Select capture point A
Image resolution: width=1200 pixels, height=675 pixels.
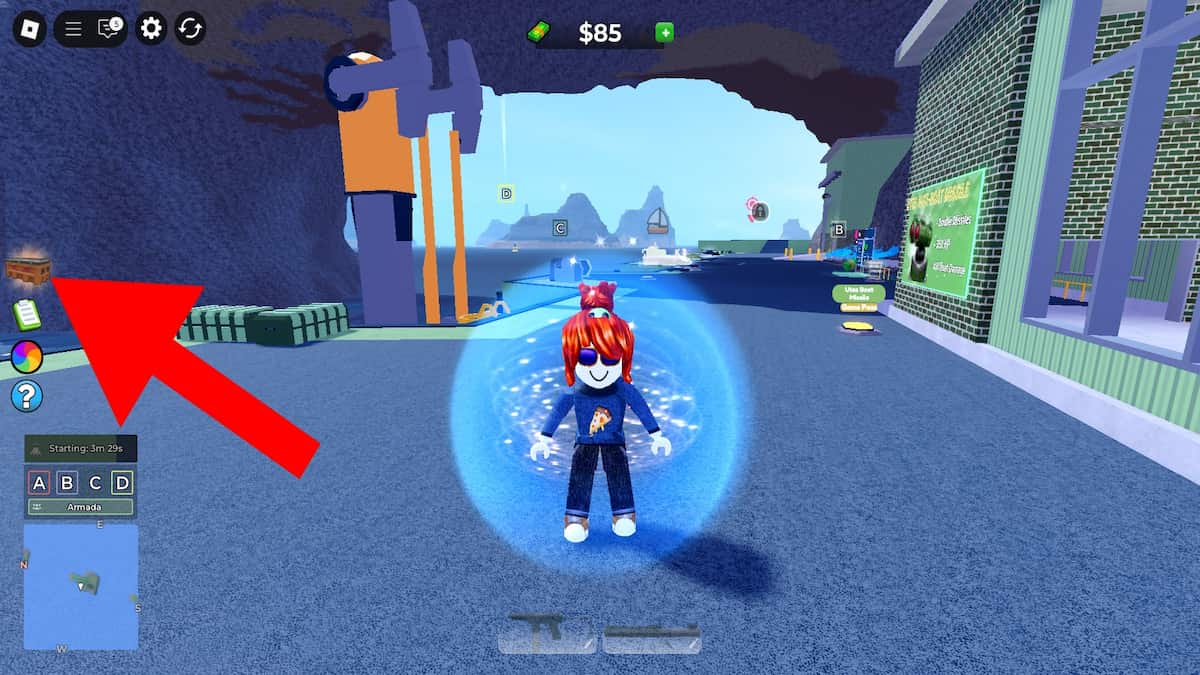click(x=39, y=484)
